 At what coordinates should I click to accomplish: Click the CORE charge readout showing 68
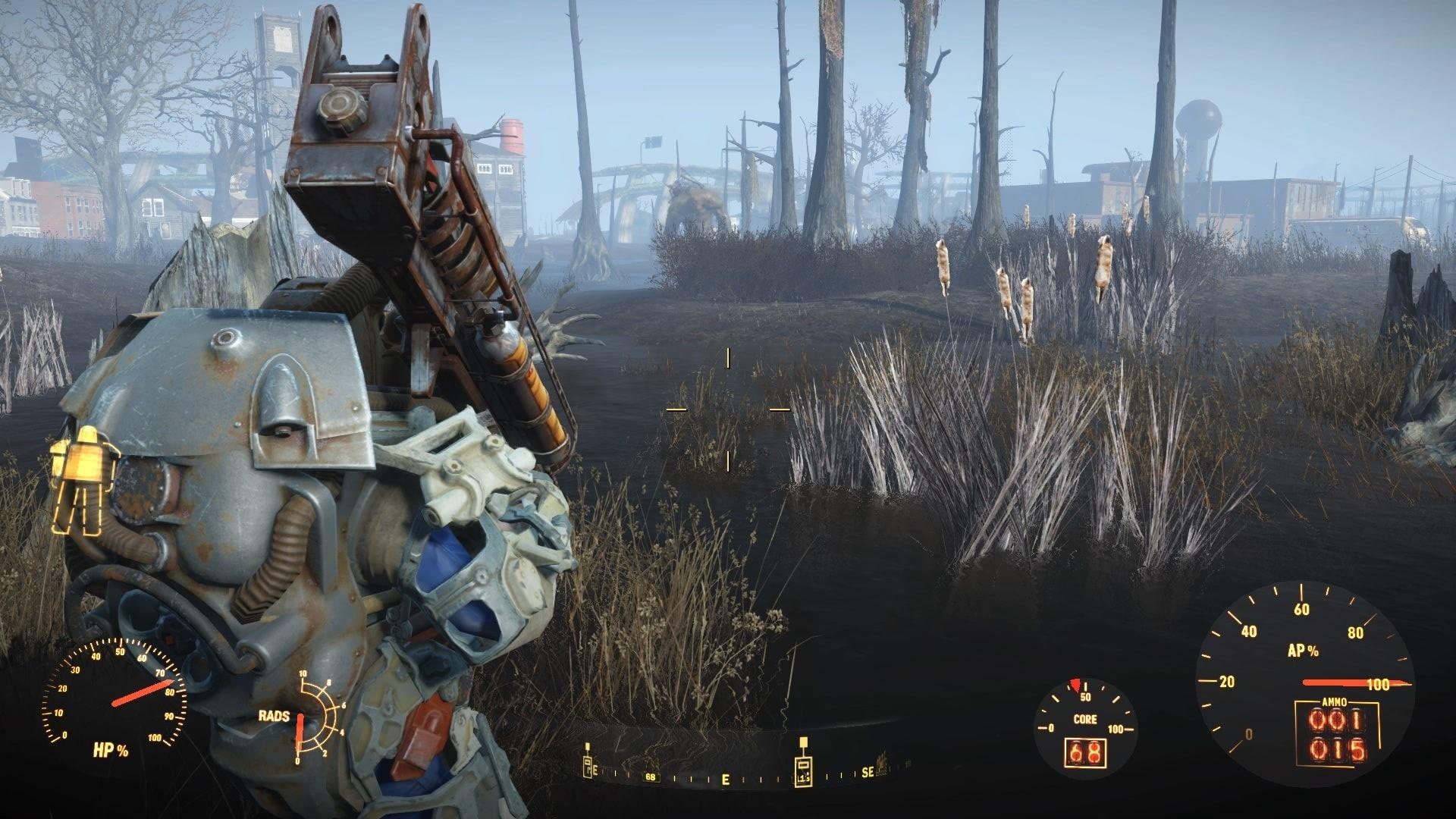1084,752
